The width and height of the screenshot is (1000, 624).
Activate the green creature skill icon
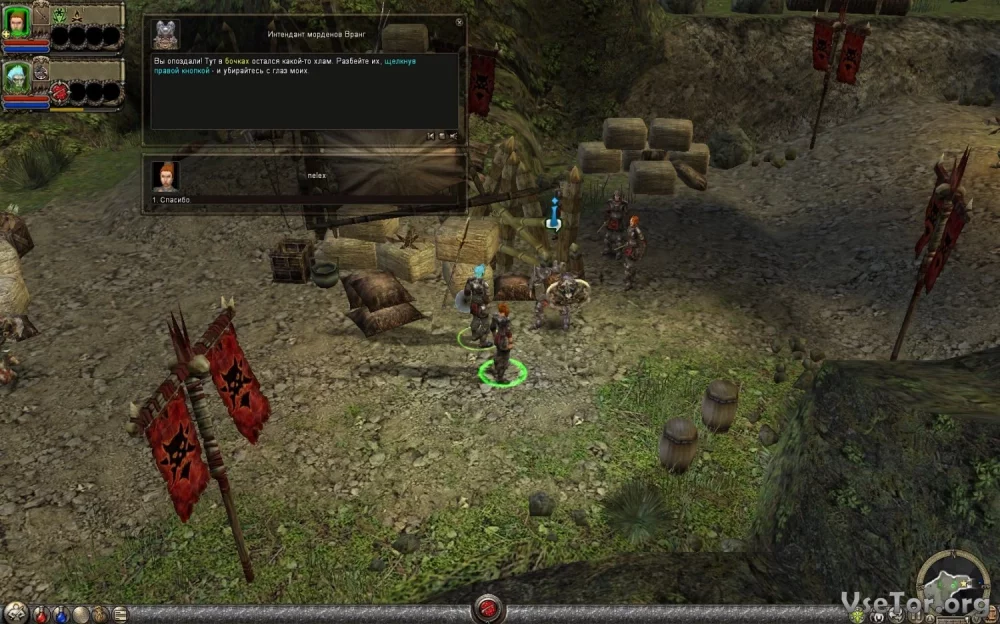tap(58, 16)
